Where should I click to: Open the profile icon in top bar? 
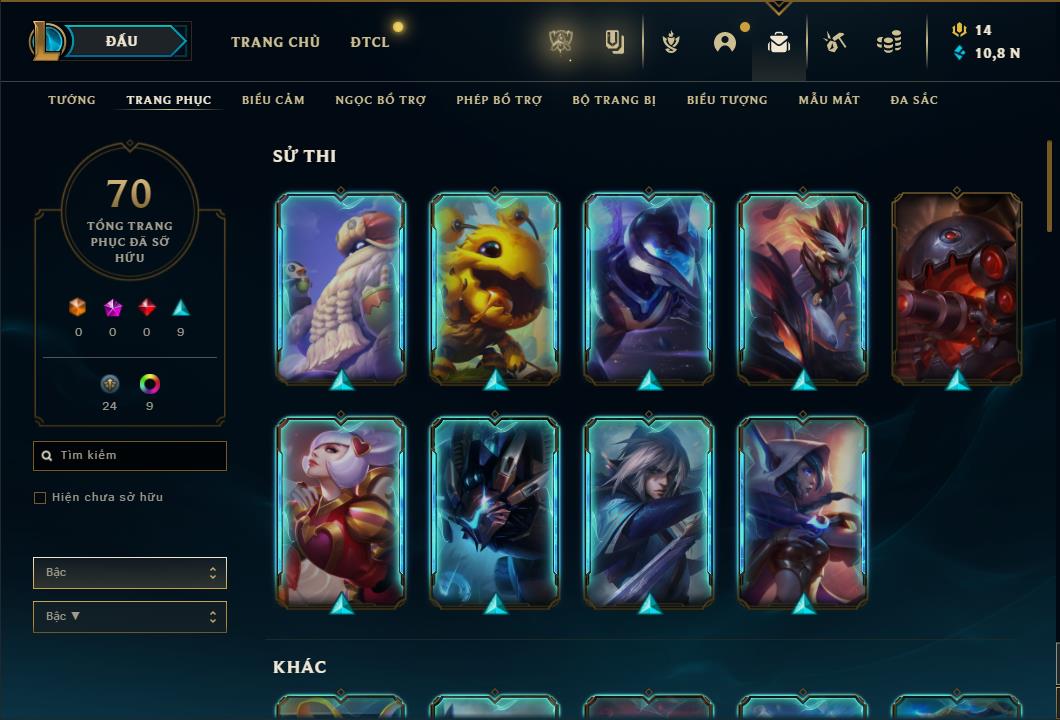[725, 42]
